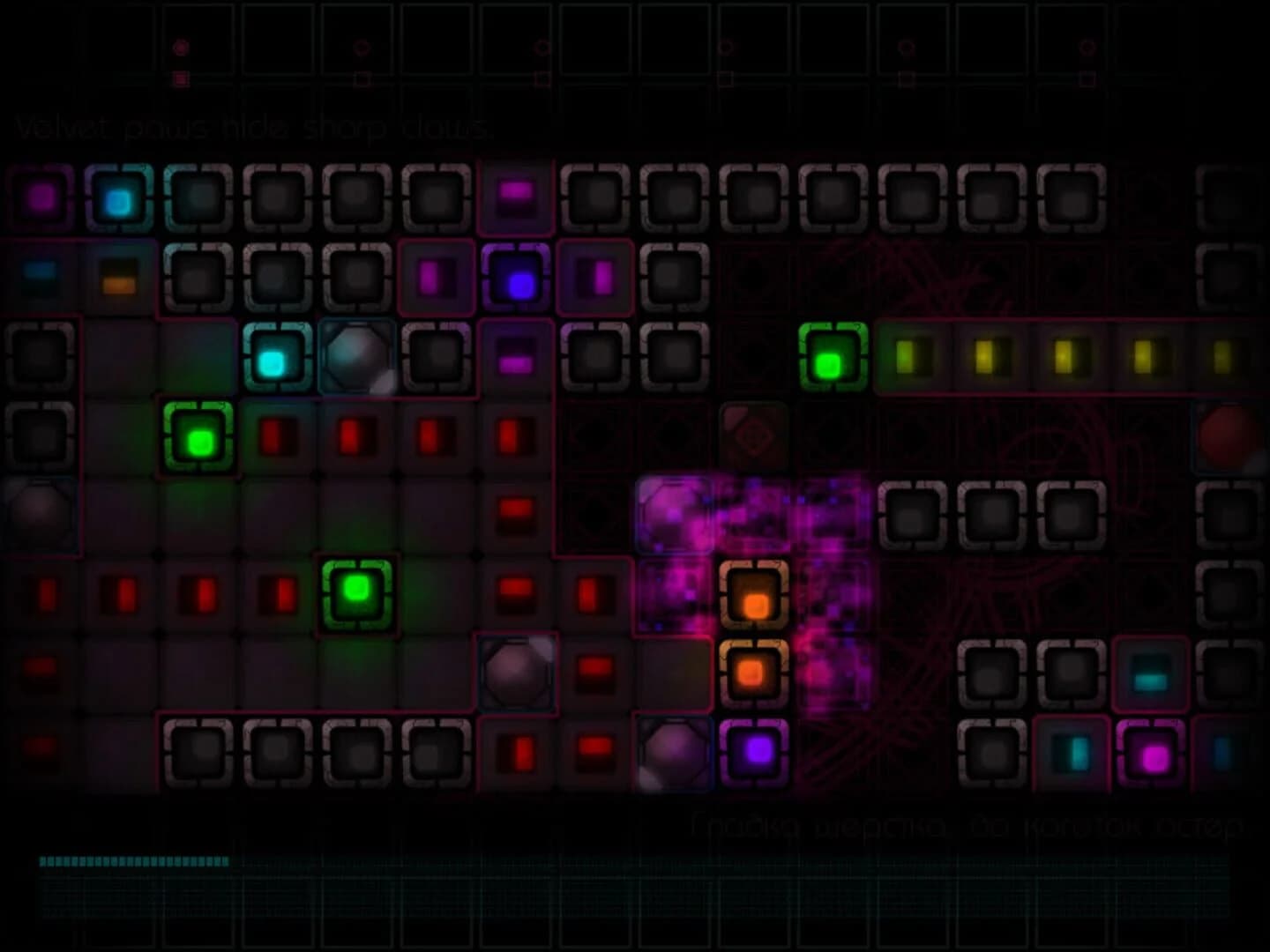
Task: Select the blue tile between the two purple slots
Action: click(x=518, y=281)
